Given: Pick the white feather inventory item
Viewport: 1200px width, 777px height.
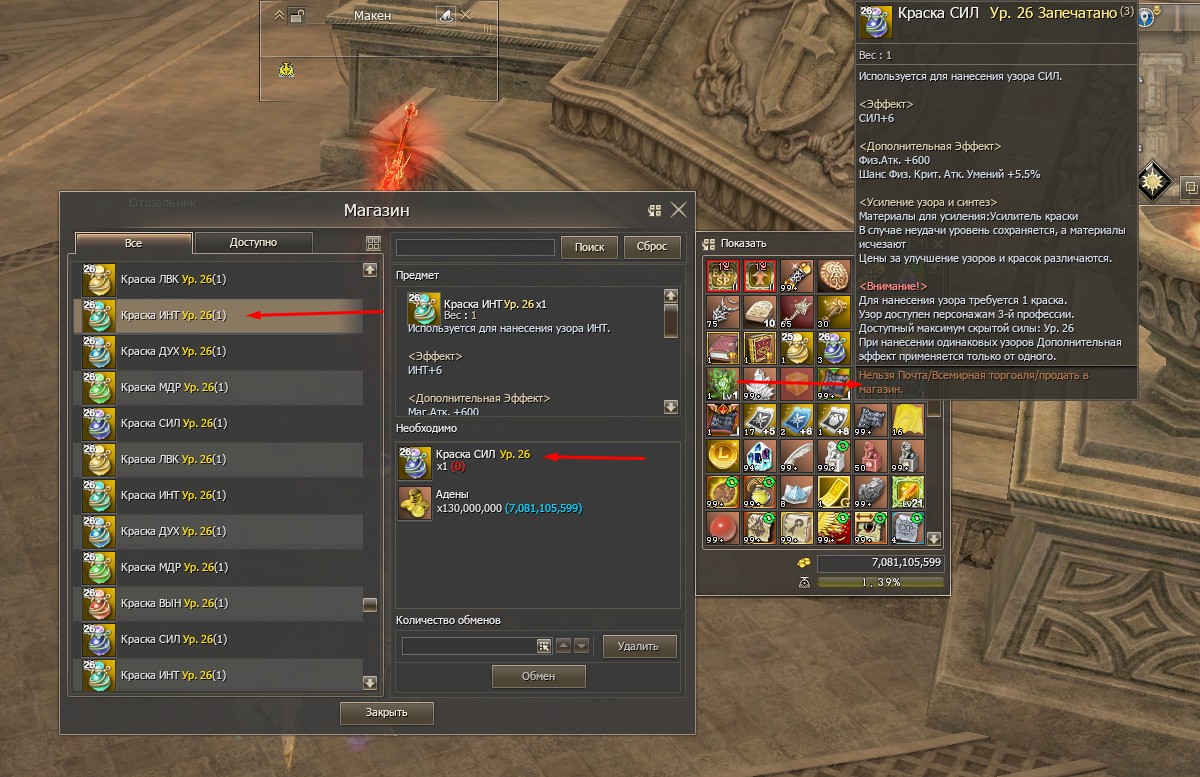Looking at the screenshot, I should 796,455.
